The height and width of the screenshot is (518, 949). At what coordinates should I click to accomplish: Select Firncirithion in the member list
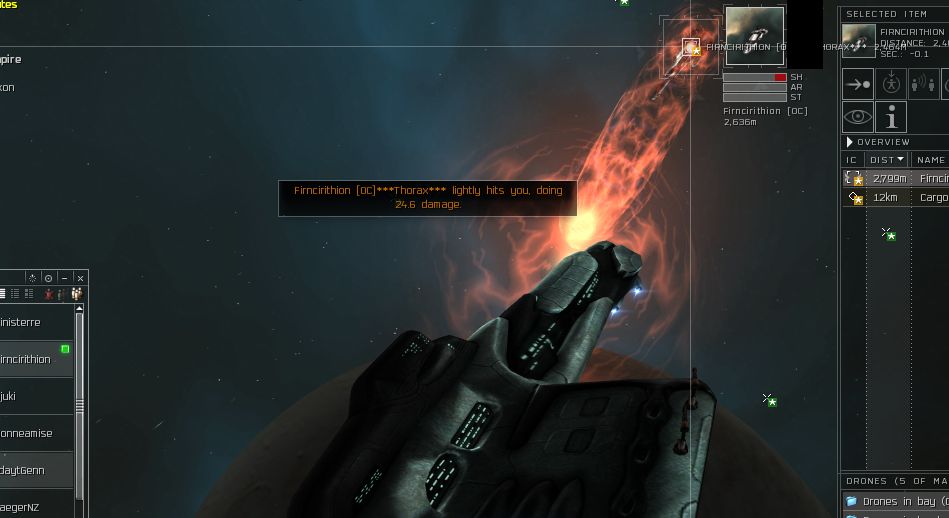[x=32, y=359]
